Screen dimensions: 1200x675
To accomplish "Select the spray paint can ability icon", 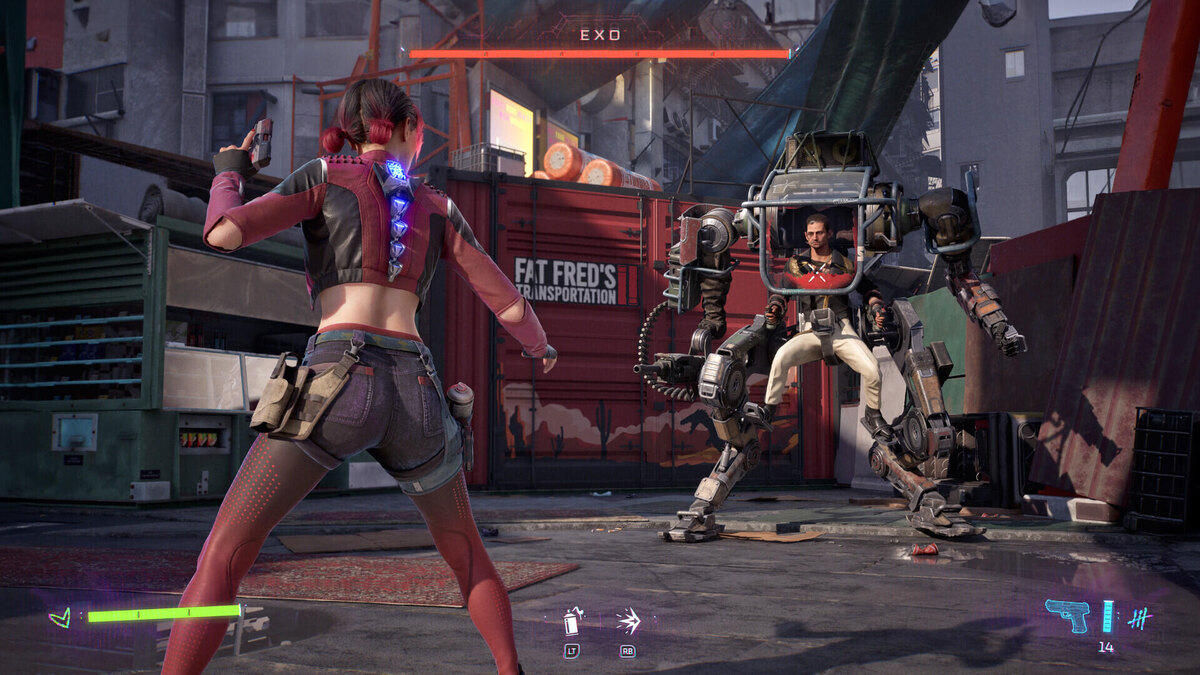I will click(x=572, y=622).
